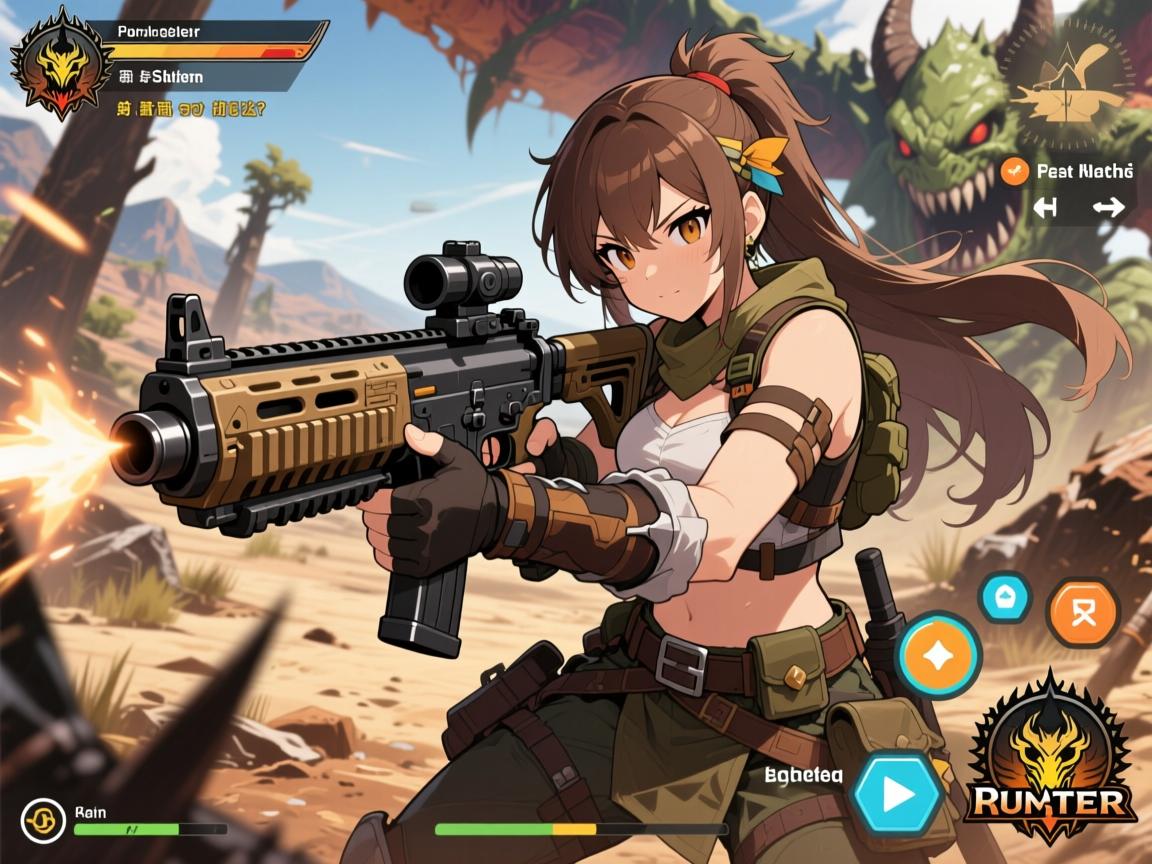This screenshot has width=1152, height=864.
Task: Tap the orange hexagon crossed-ribbon skill button
Action: tap(1082, 611)
